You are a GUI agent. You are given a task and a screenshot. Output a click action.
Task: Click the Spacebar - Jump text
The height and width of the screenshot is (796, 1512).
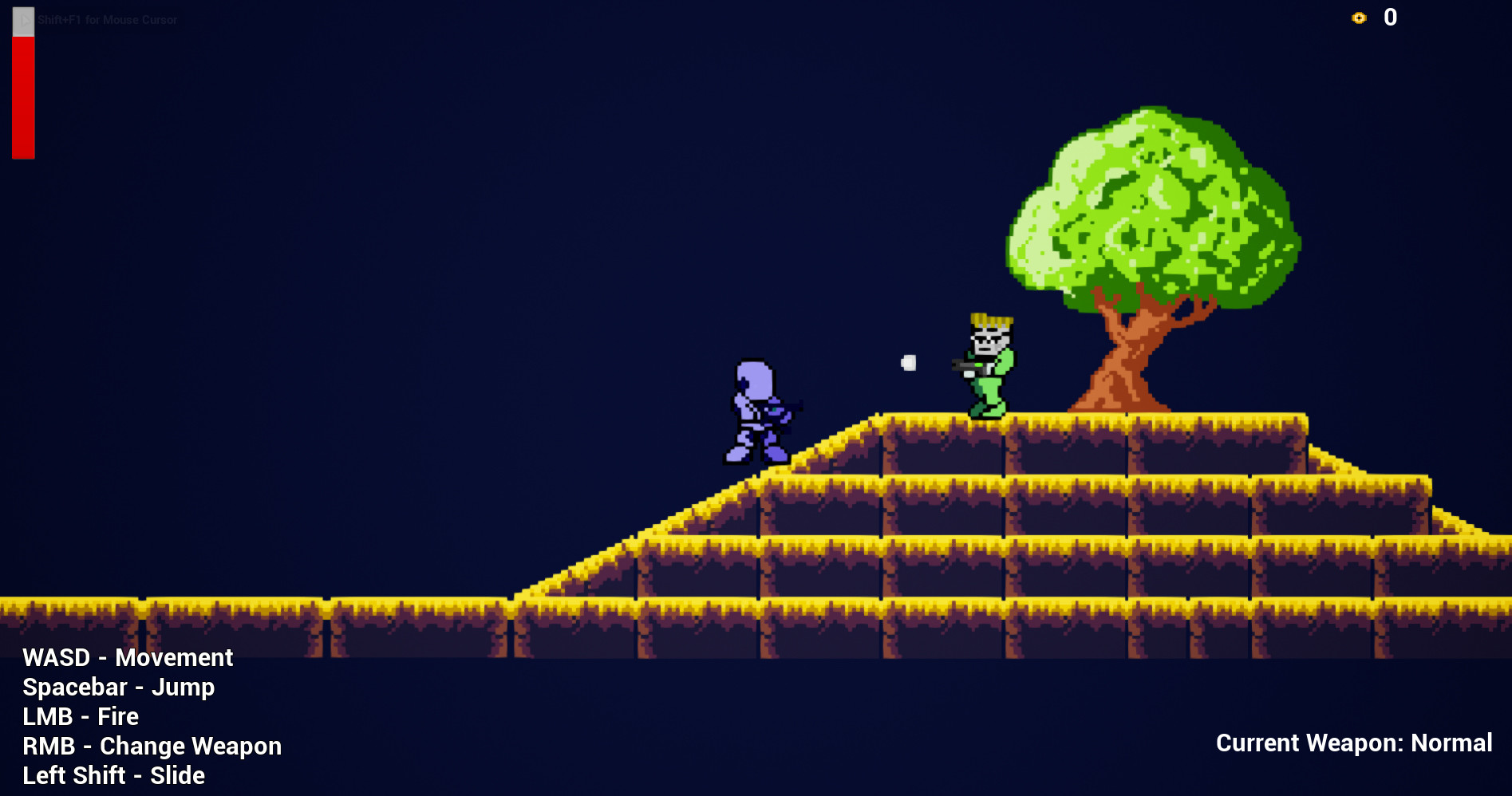tap(118, 687)
